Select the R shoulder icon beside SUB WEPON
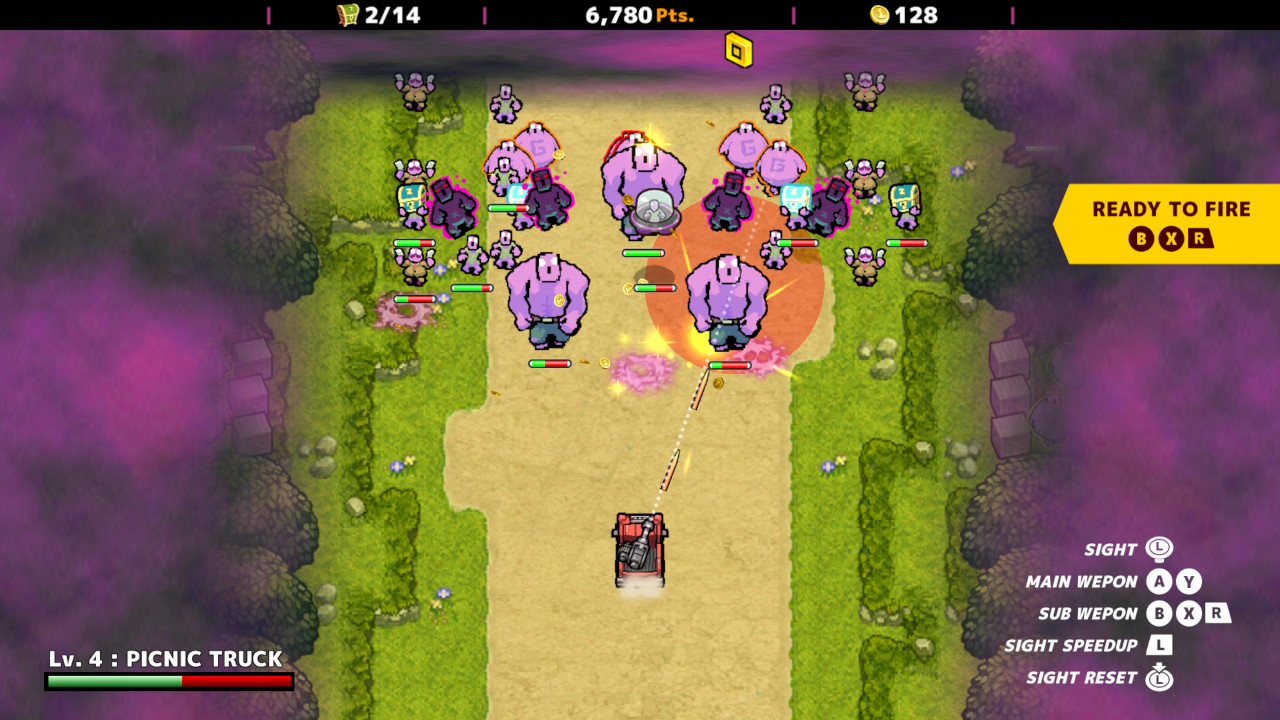Viewport: 1280px width, 720px height. (x=1218, y=614)
